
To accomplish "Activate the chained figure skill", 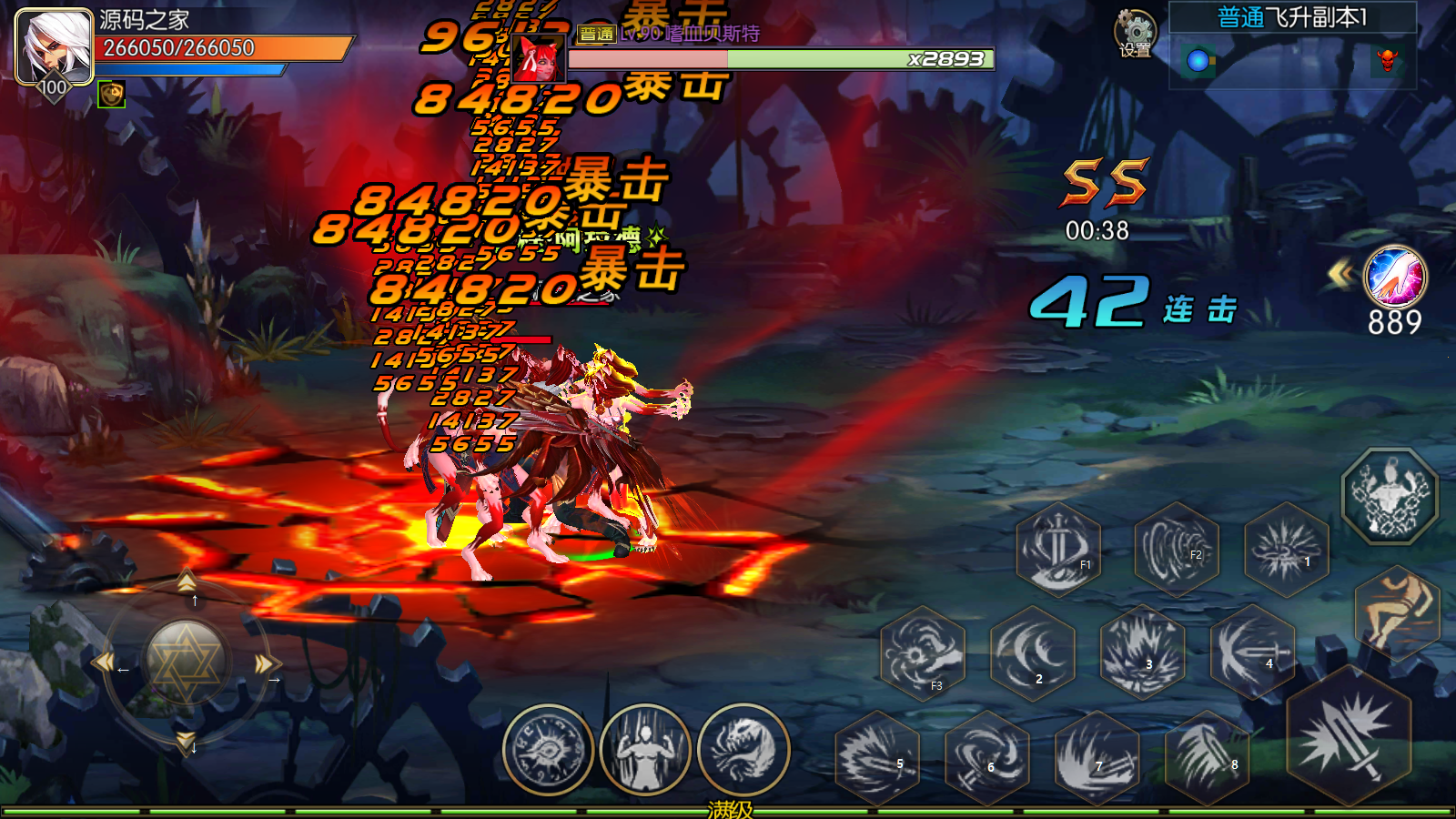I will [1390, 496].
